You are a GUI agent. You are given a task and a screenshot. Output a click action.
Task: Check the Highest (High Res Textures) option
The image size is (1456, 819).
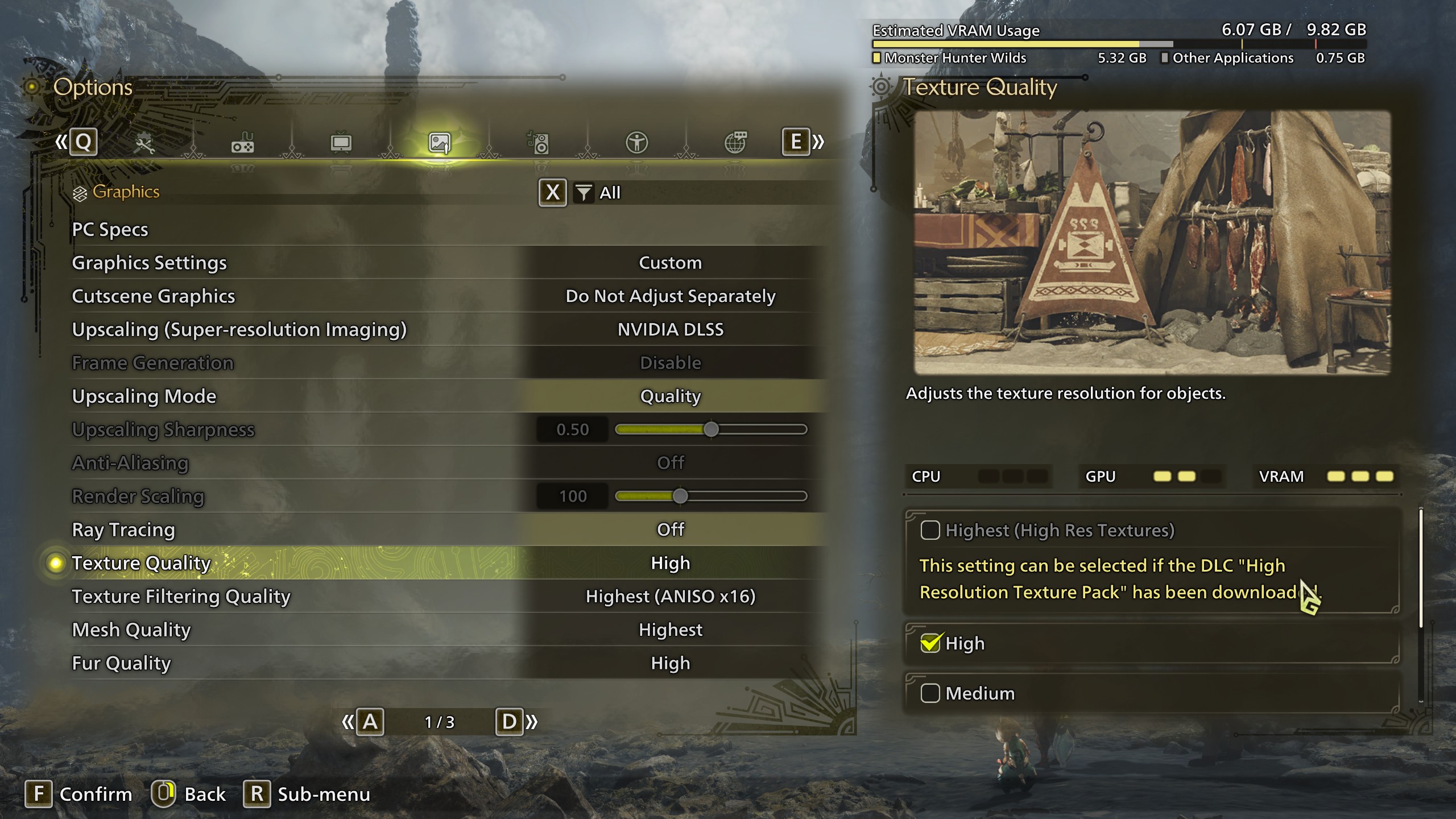[930, 530]
